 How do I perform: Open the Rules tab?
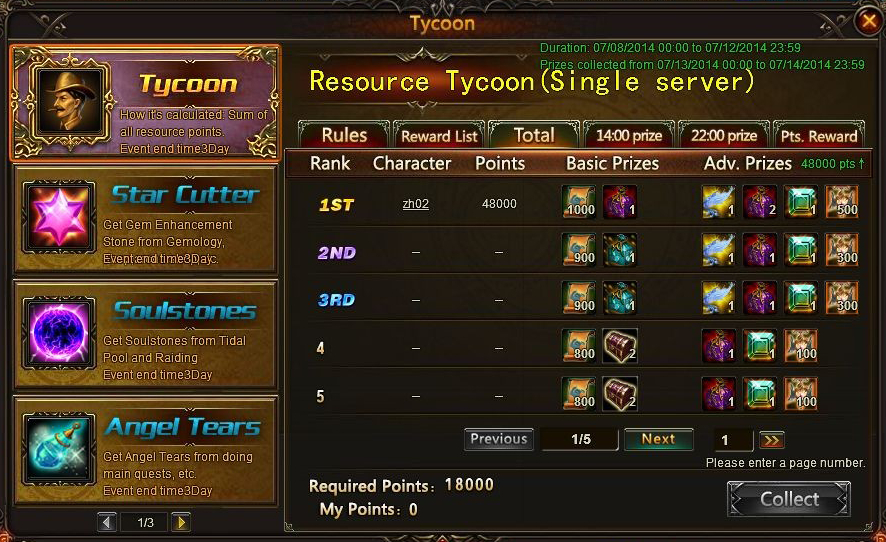(344, 135)
